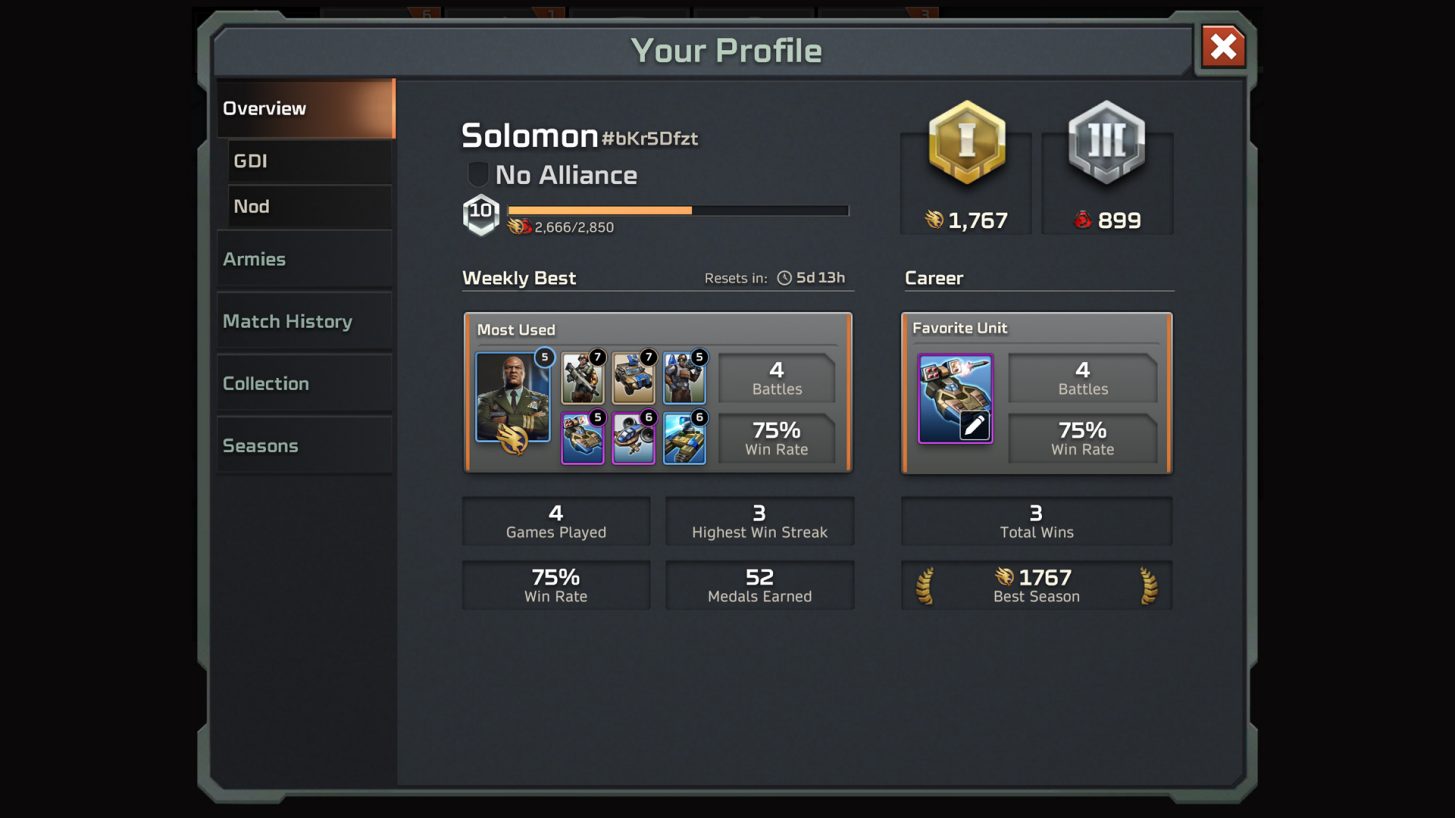The image size is (1455, 818).
Task: Open the Collection section
Action: click(304, 383)
